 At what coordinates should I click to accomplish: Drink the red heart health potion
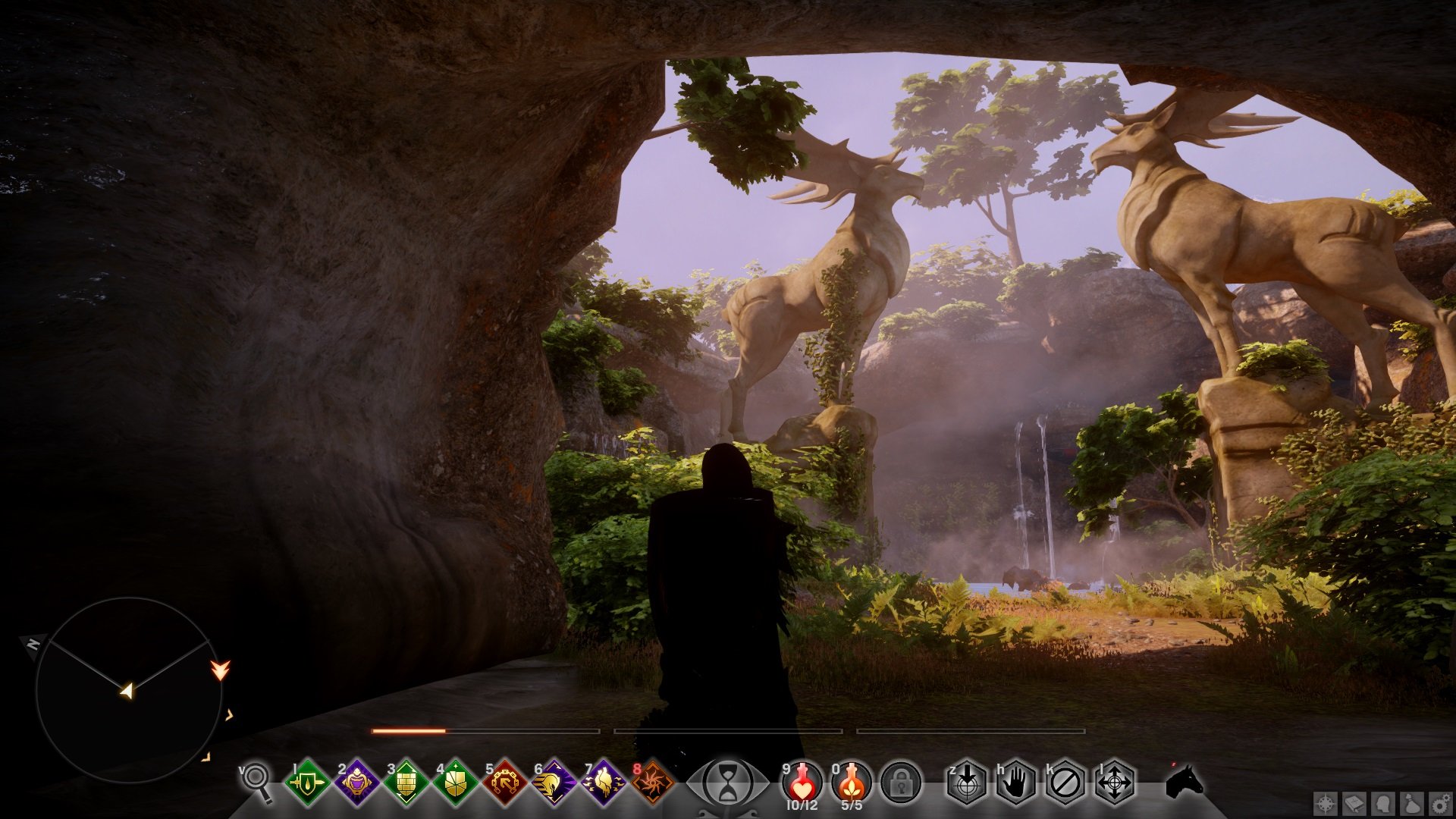tap(802, 781)
